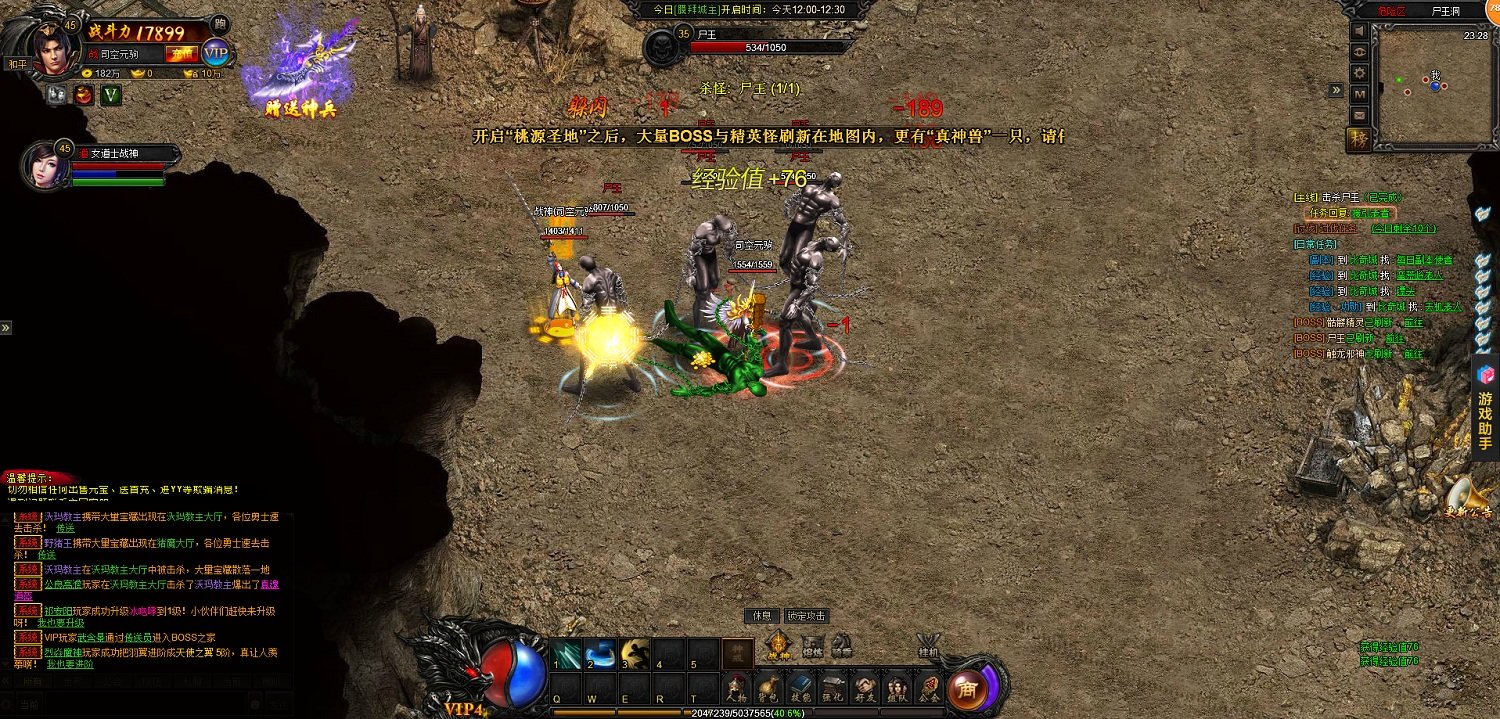Open the 人物 character panel

click(x=737, y=687)
